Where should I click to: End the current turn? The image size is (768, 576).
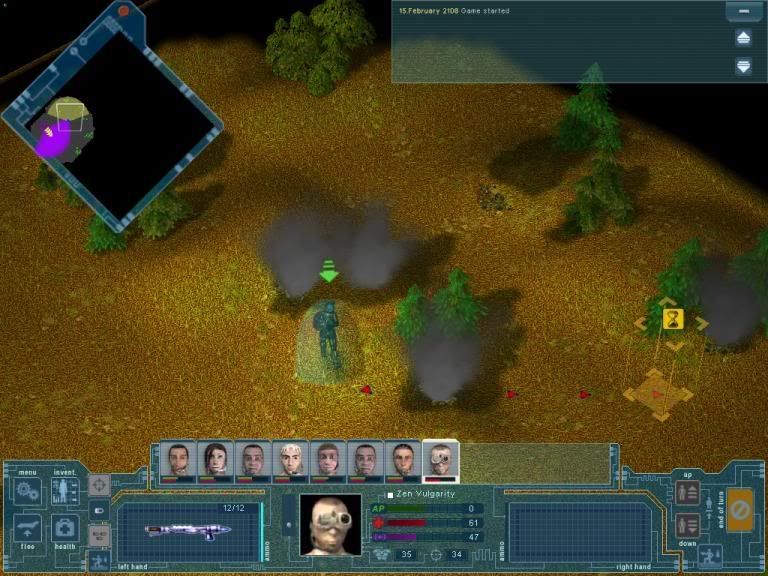click(x=740, y=511)
